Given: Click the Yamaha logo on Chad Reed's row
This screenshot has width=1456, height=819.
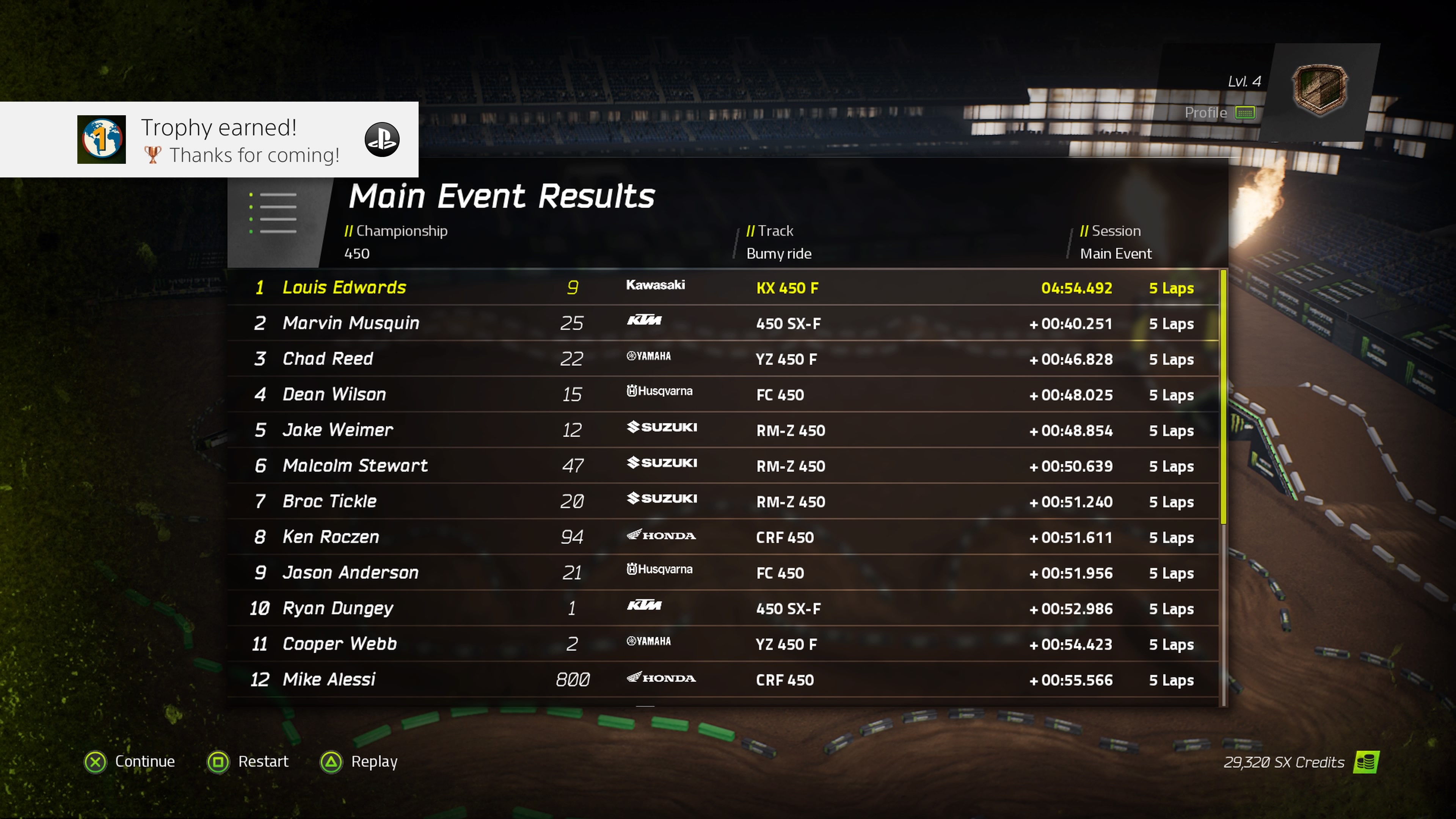Looking at the screenshot, I should (649, 356).
